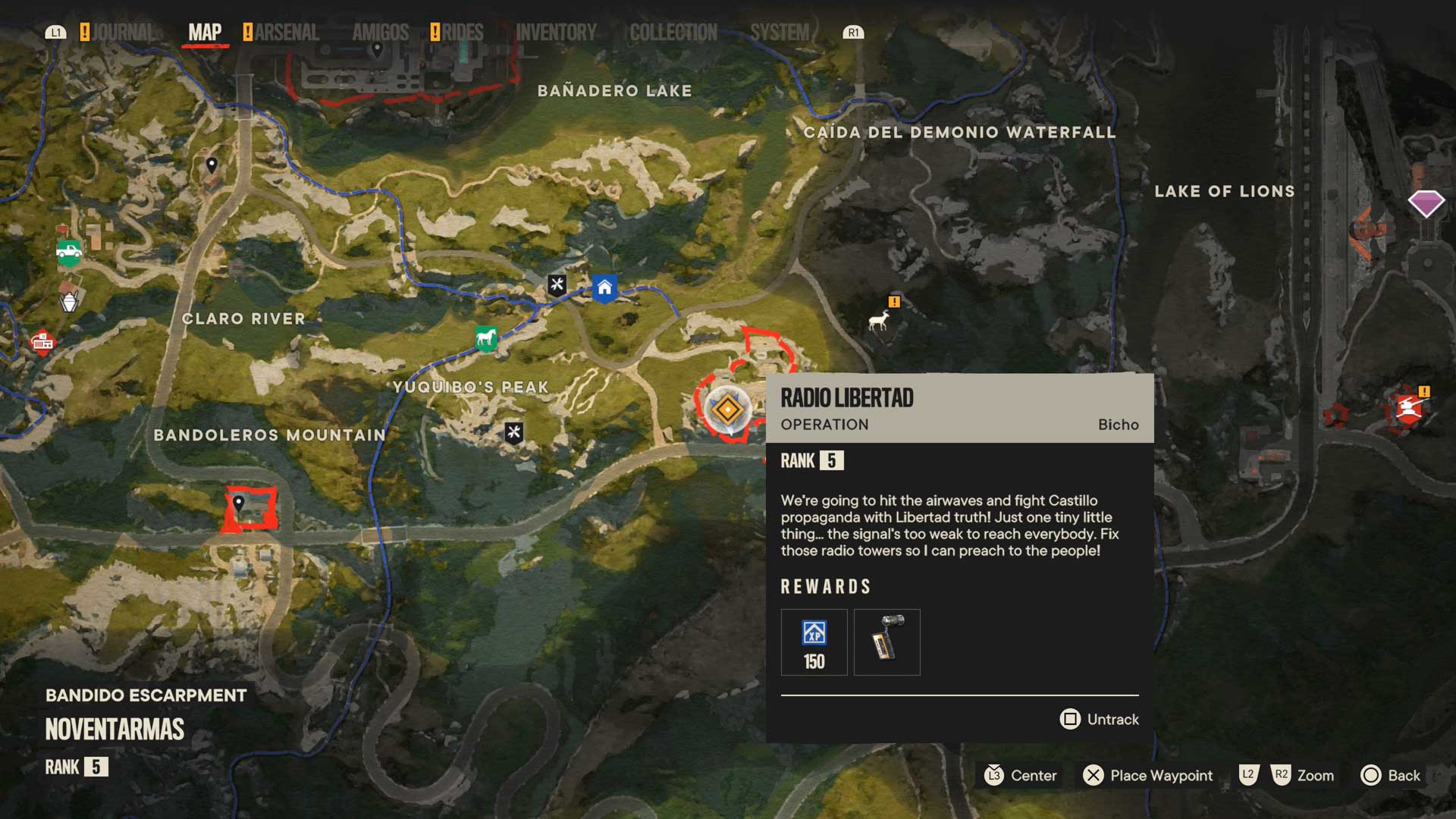Switch to the Arsenal tab
Screen dimensions: 1456x819
click(x=286, y=33)
